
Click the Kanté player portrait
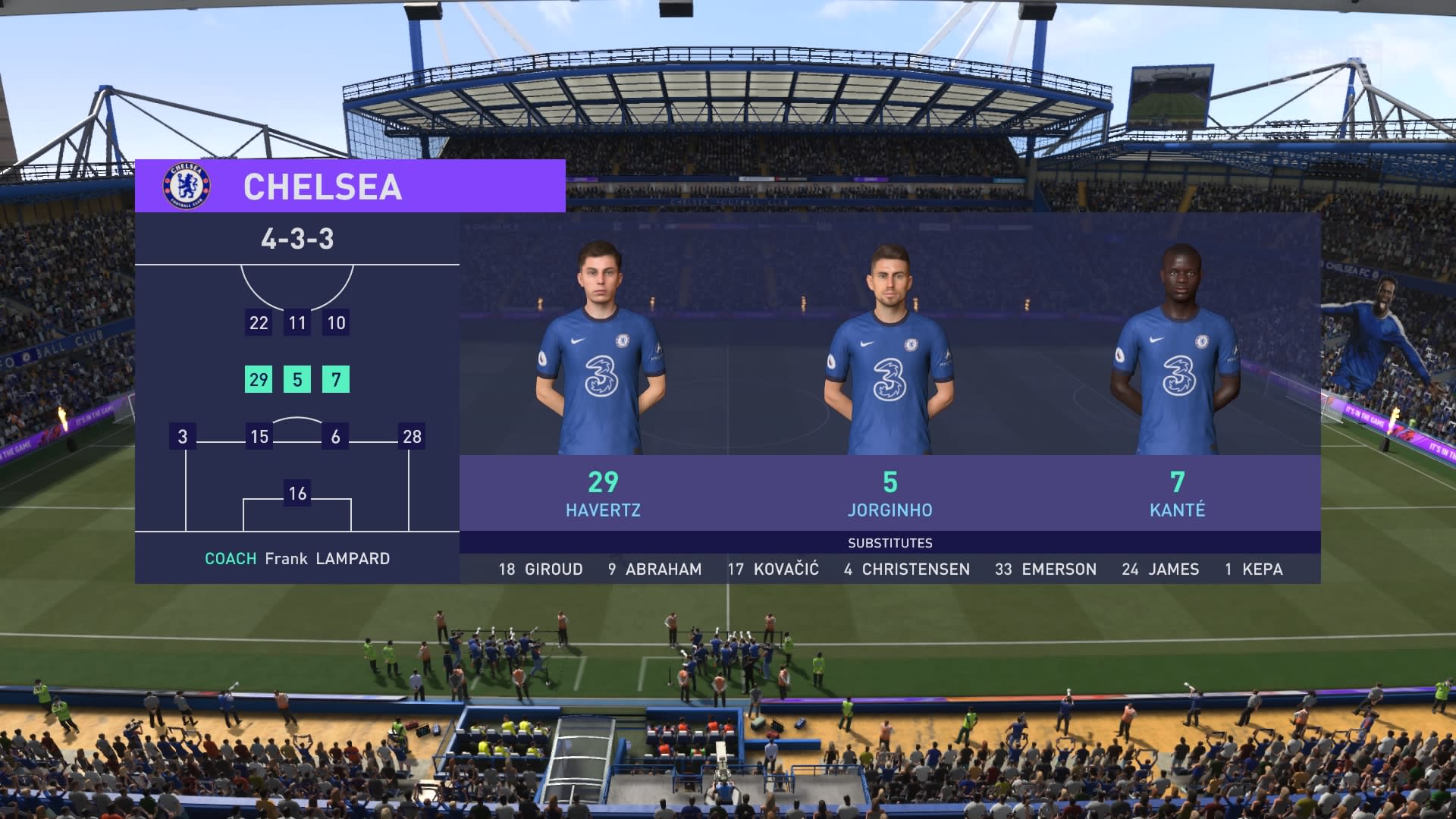[1177, 349]
